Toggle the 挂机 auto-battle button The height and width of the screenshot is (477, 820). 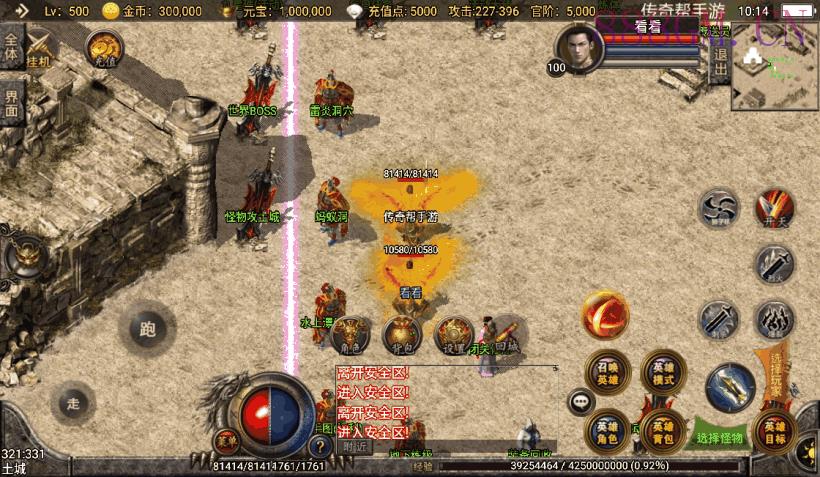pos(42,49)
